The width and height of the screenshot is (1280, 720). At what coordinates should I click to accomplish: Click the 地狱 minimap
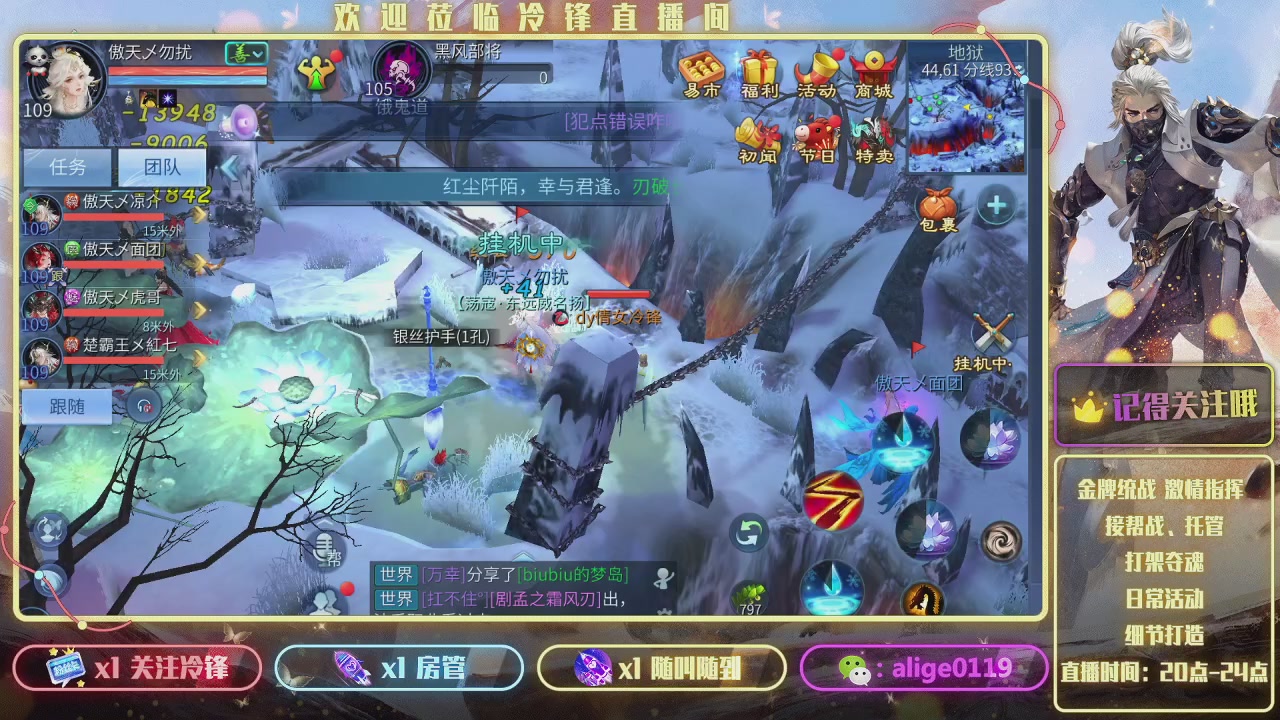pyautogui.click(x=966, y=118)
